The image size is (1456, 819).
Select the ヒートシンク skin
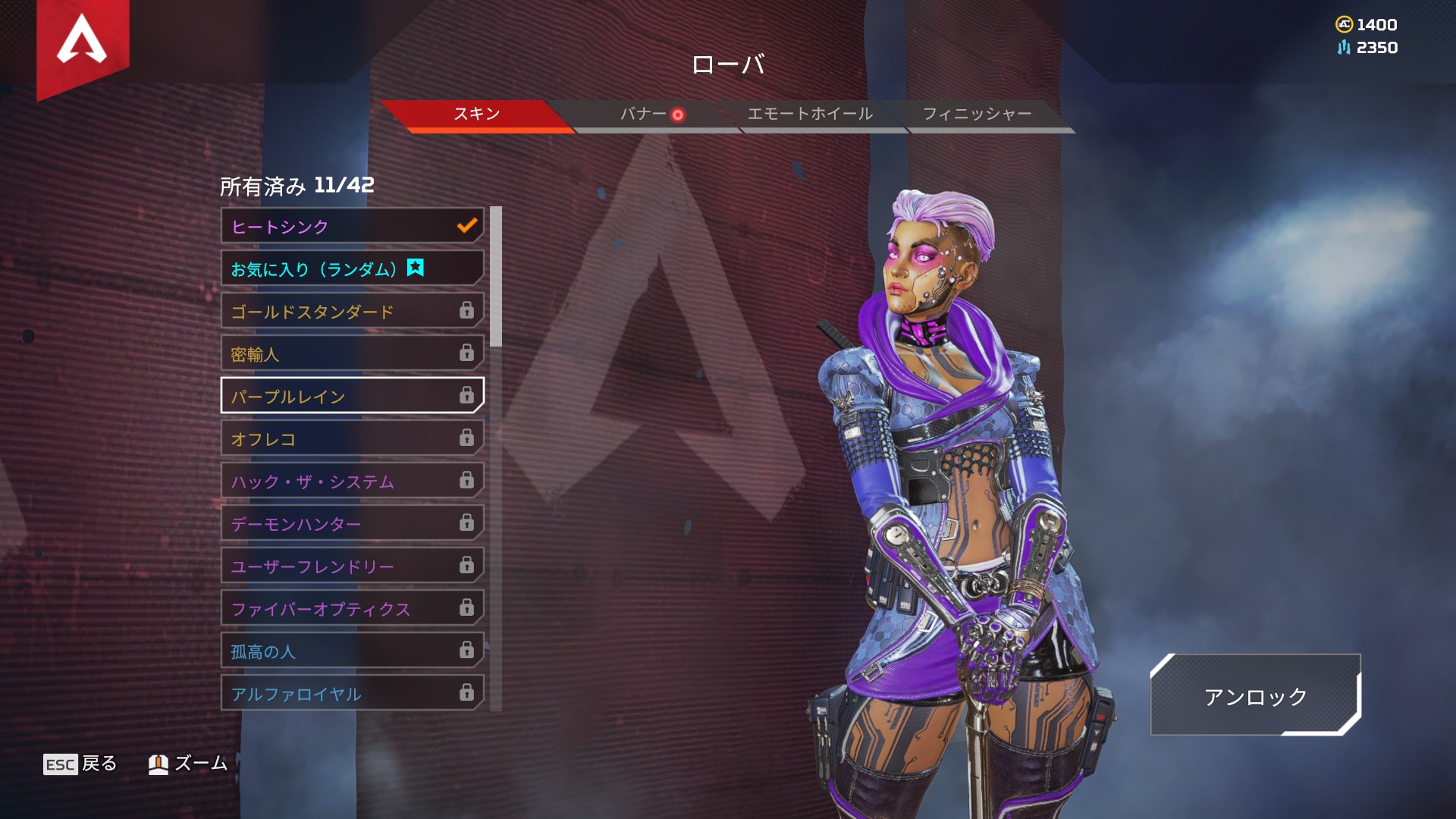tap(352, 226)
